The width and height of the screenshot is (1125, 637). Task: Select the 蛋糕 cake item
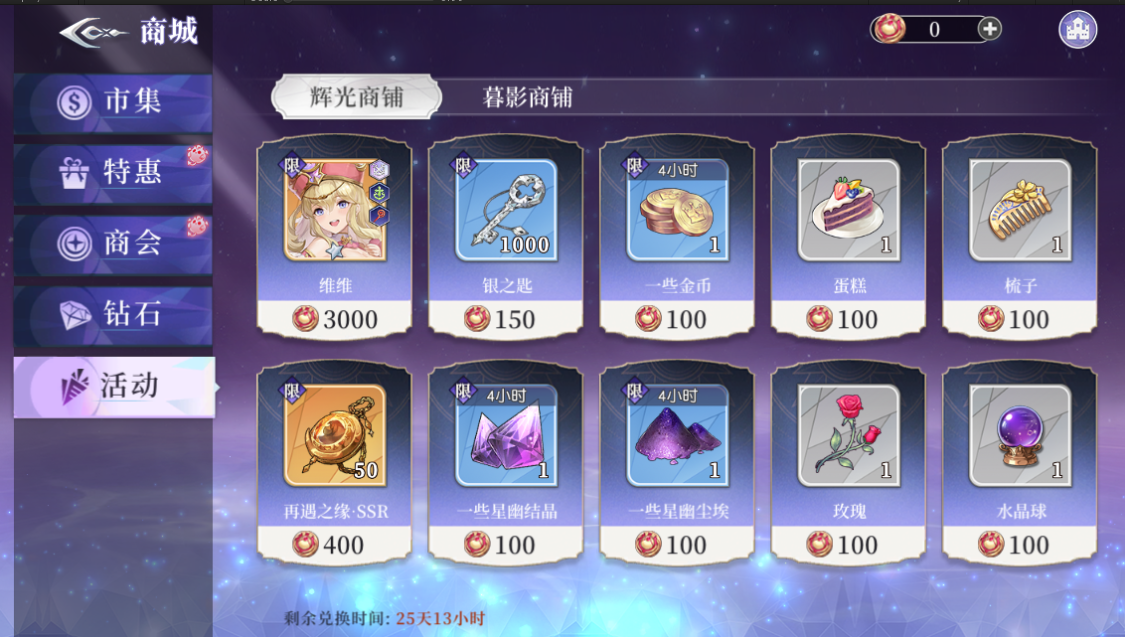(848, 236)
